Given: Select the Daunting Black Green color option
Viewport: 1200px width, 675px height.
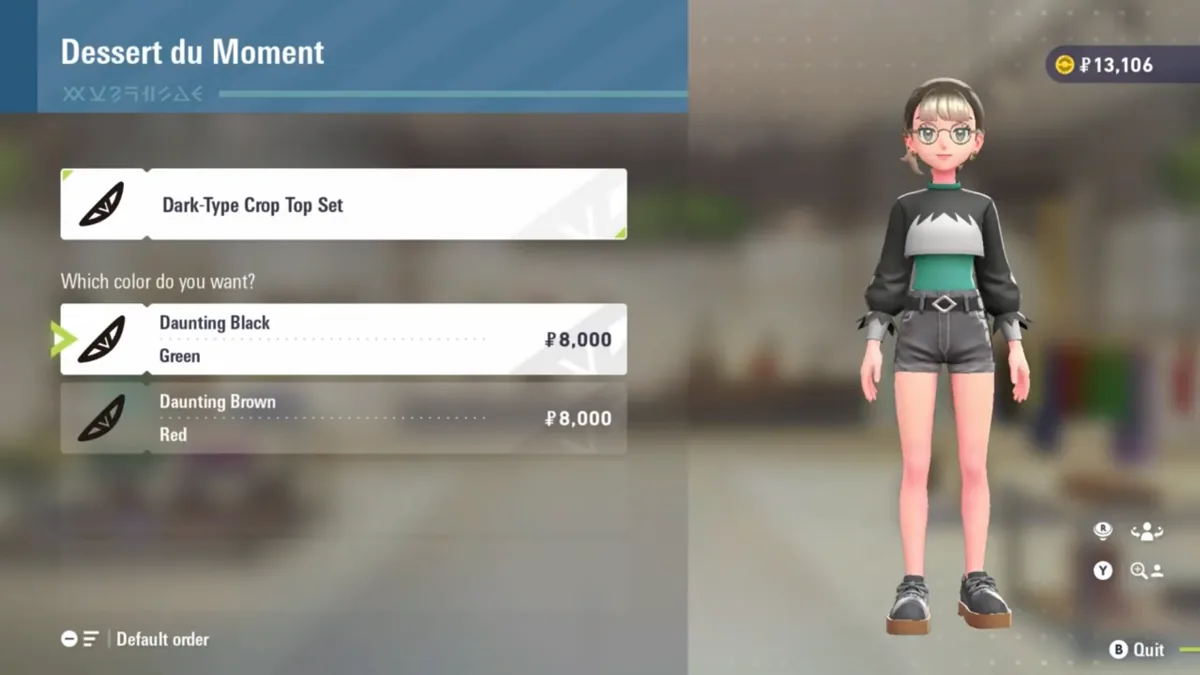Looking at the screenshot, I should click(x=343, y=340).
